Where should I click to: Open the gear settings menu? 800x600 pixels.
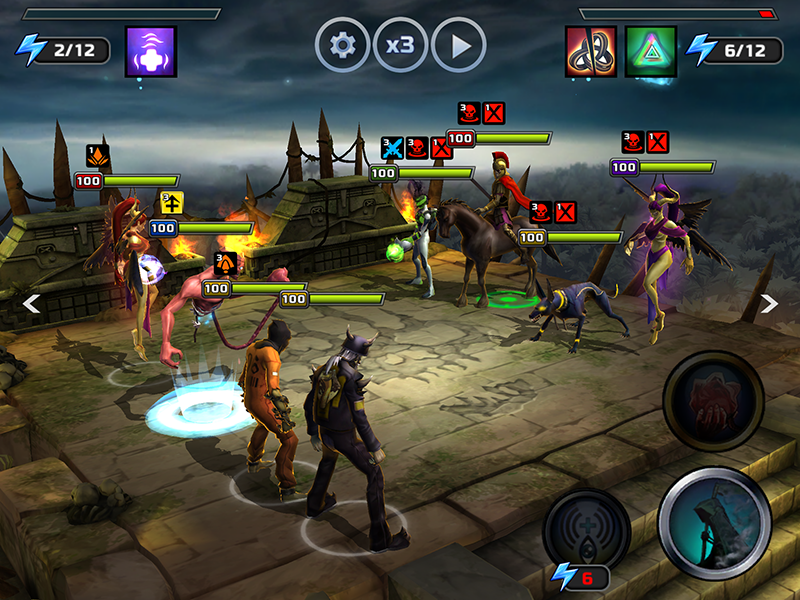point(342,46)
